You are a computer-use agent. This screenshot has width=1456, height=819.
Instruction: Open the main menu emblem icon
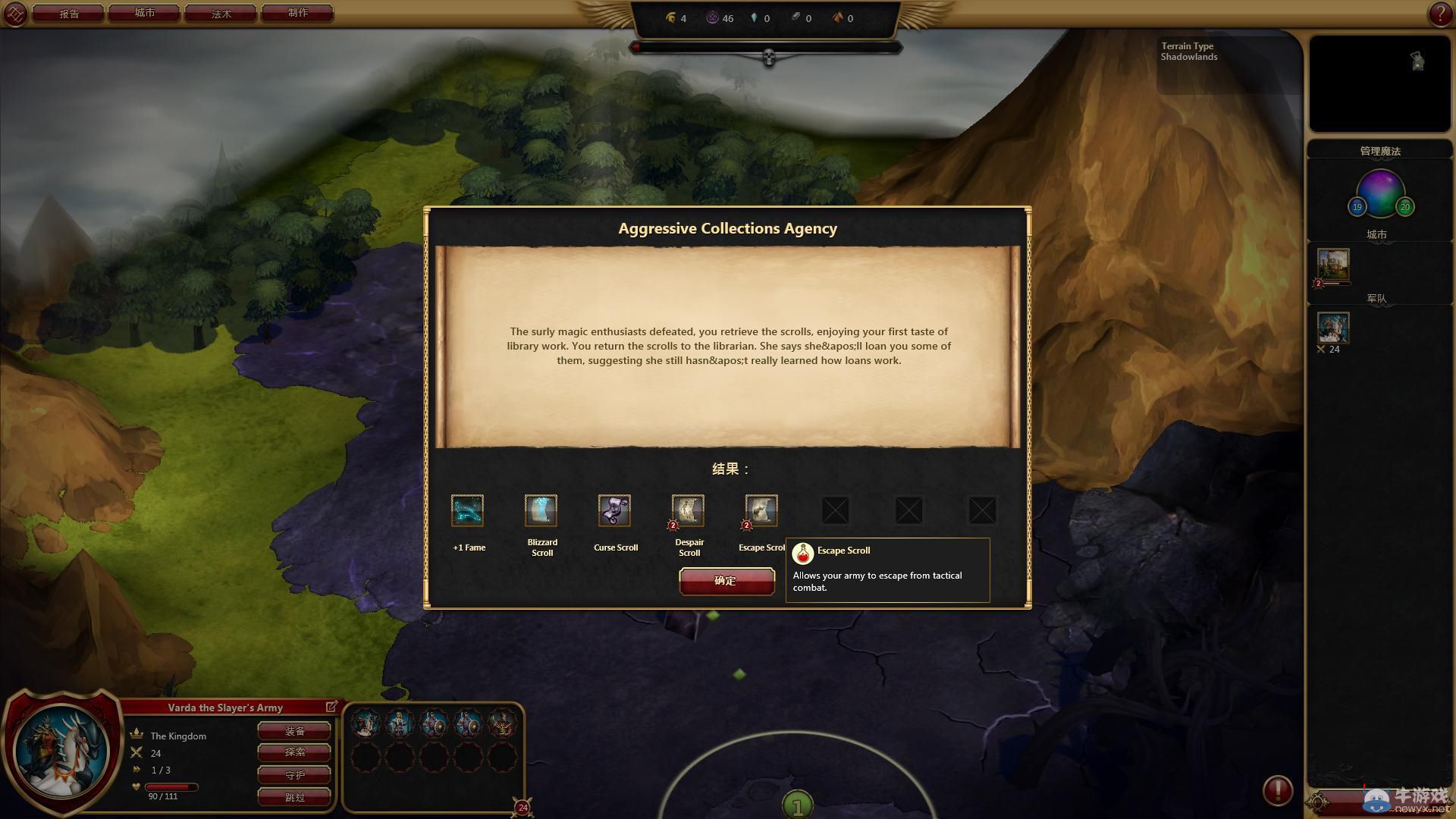15,14
